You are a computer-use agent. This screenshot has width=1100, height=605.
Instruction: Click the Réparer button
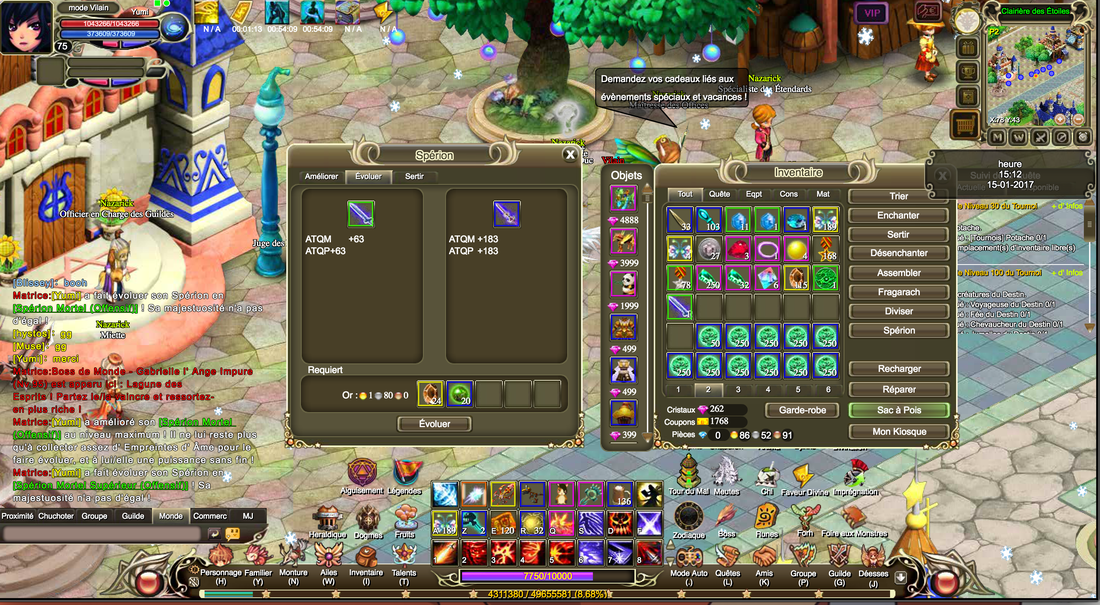pos(898,387)
